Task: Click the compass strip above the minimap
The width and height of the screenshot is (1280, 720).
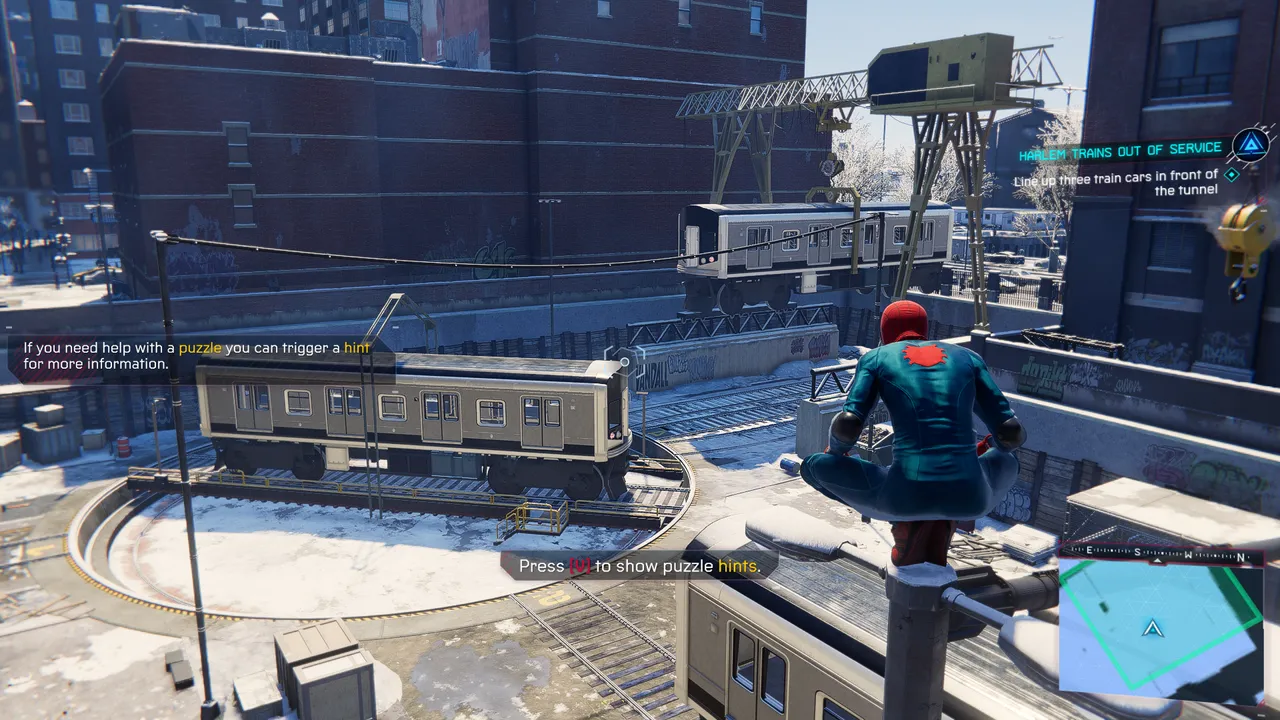Action: pos(1160,553)
